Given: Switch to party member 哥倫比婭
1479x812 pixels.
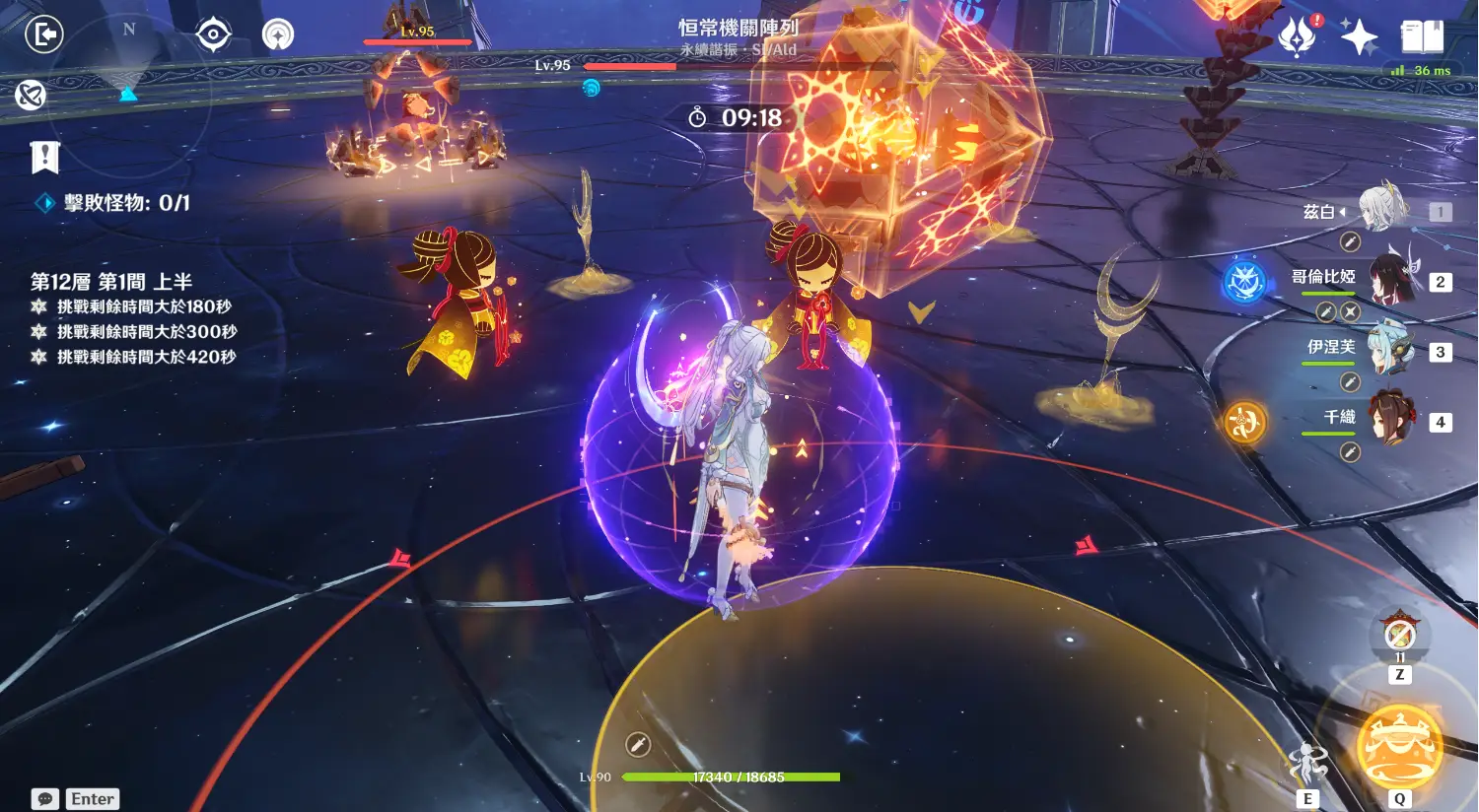Looking at the screenshot, I should coord(1391,279).
